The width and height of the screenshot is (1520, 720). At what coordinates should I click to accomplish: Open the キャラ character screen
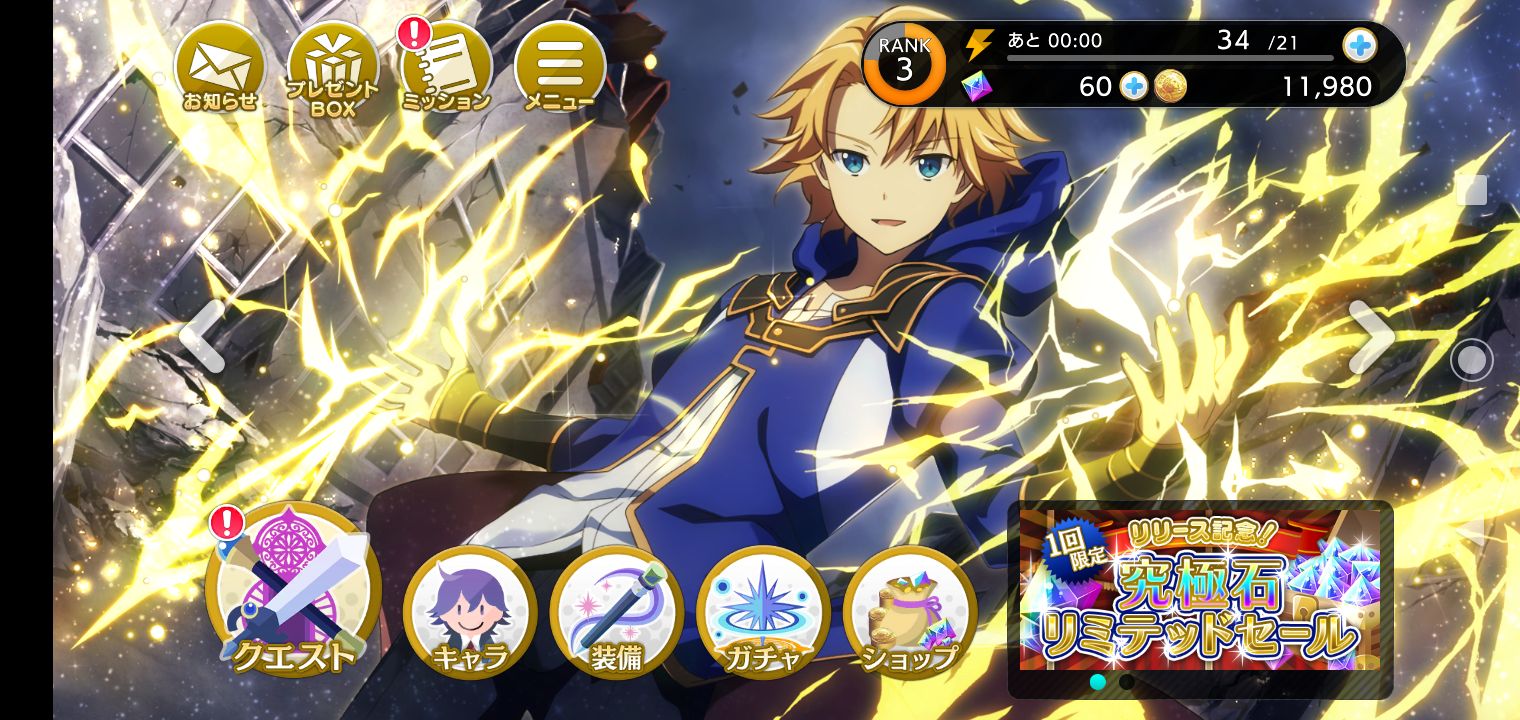[469, 610]
